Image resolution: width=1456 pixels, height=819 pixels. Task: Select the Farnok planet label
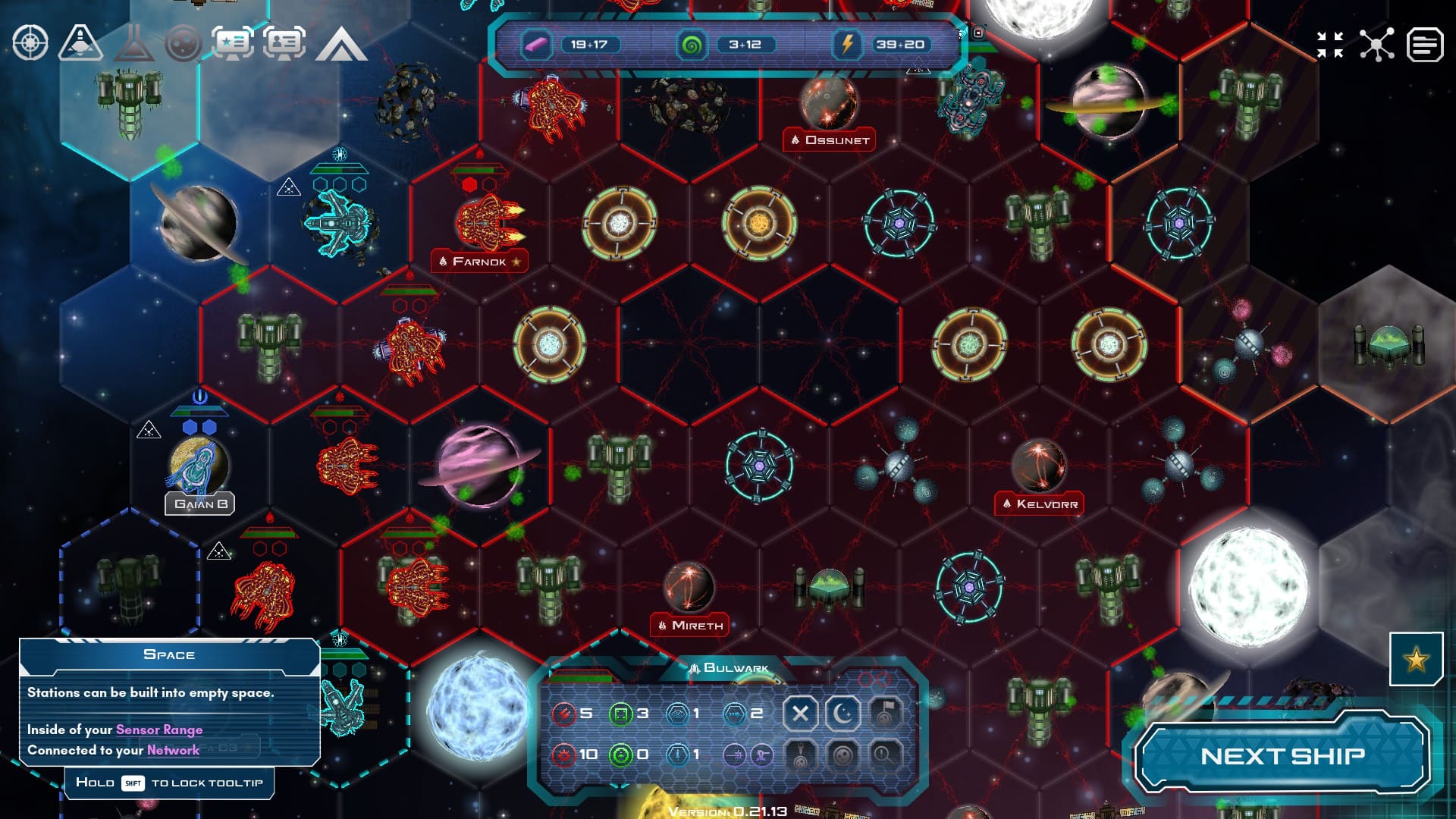click(479, 262)
